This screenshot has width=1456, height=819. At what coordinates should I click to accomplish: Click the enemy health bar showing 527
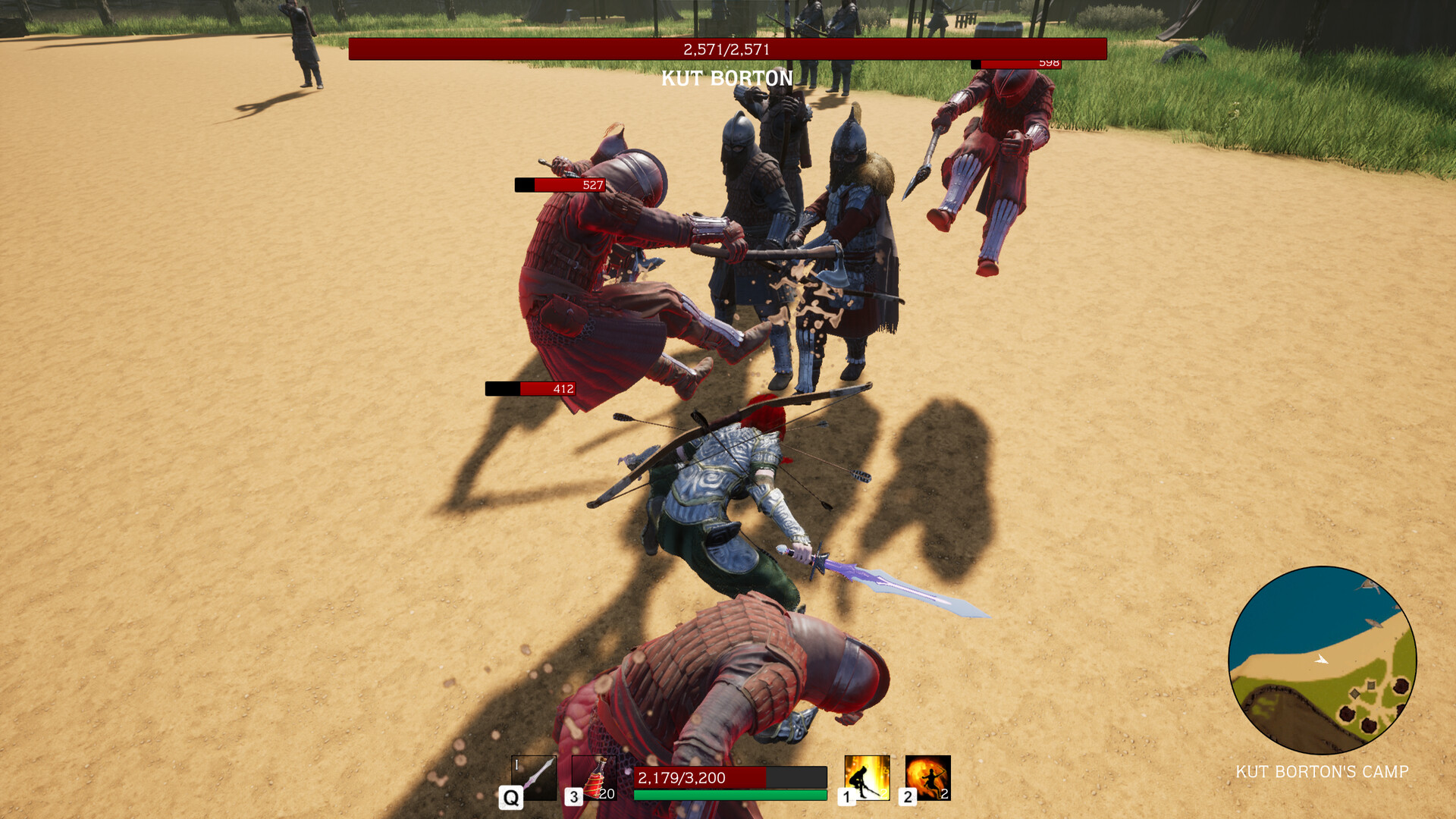559,184
